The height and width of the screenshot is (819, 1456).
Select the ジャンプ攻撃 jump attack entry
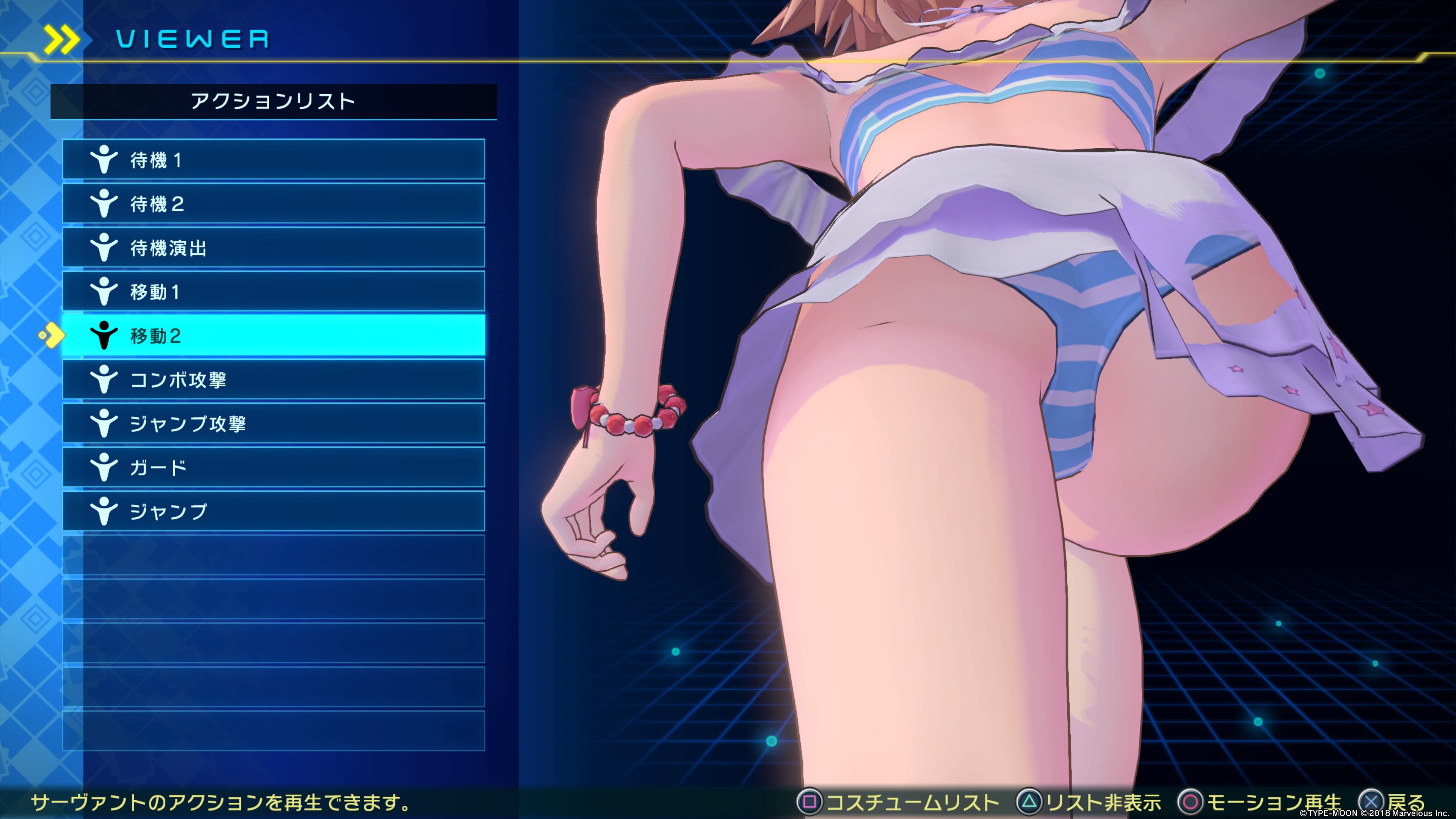click(x=273, y=424)
